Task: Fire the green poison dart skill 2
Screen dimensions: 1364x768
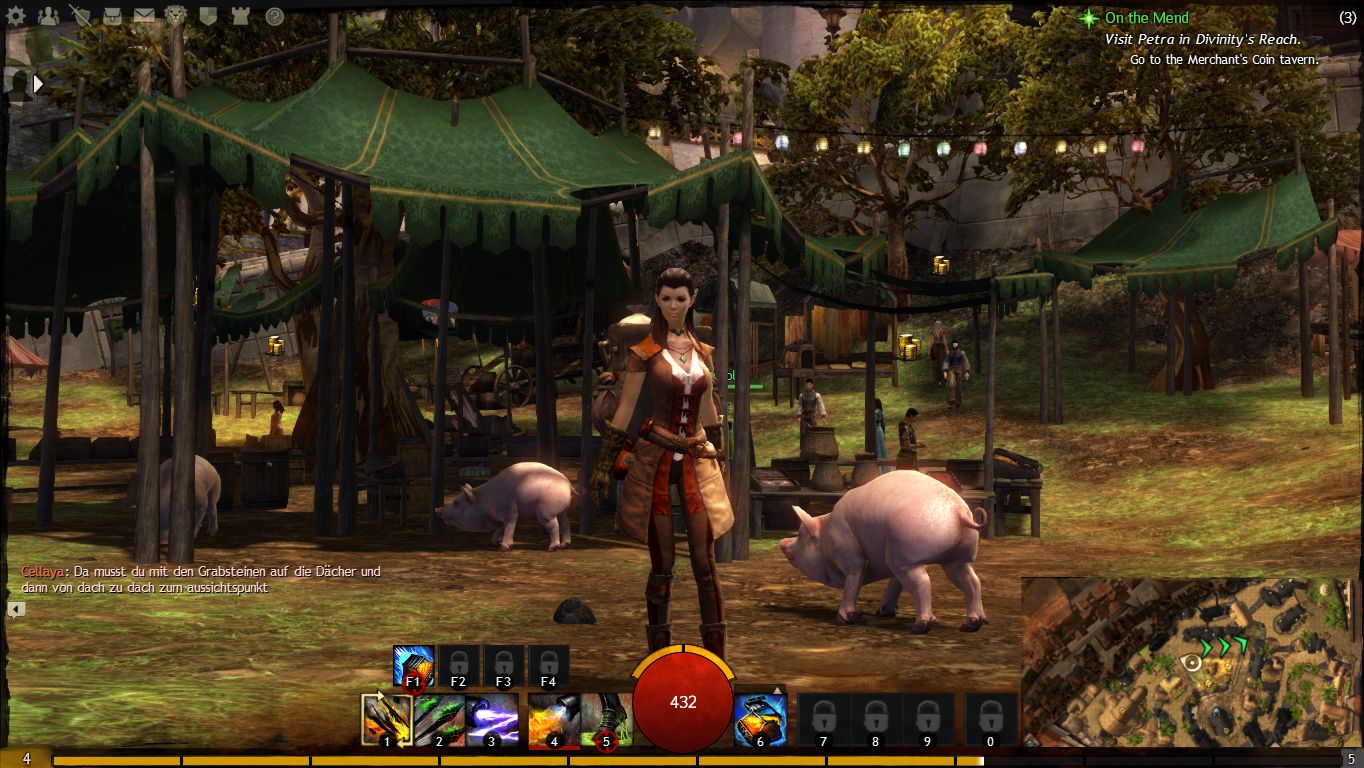Action: tap(439, 720)
